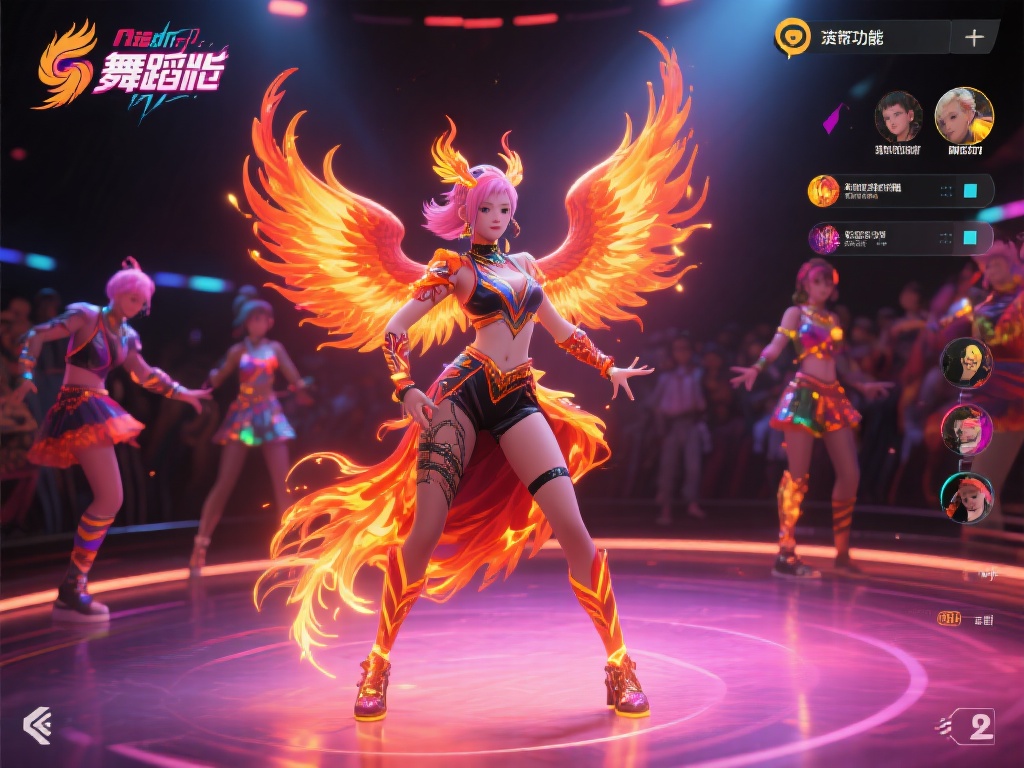The height and width of the screenshot is (768, 1024).
Task: Click the small orange pill badge
Action: [949, 619]
